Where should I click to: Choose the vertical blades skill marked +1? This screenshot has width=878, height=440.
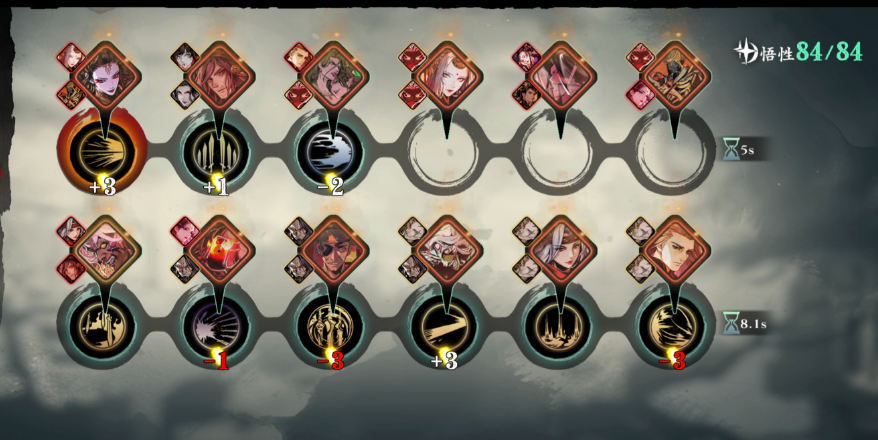(217, 153)
